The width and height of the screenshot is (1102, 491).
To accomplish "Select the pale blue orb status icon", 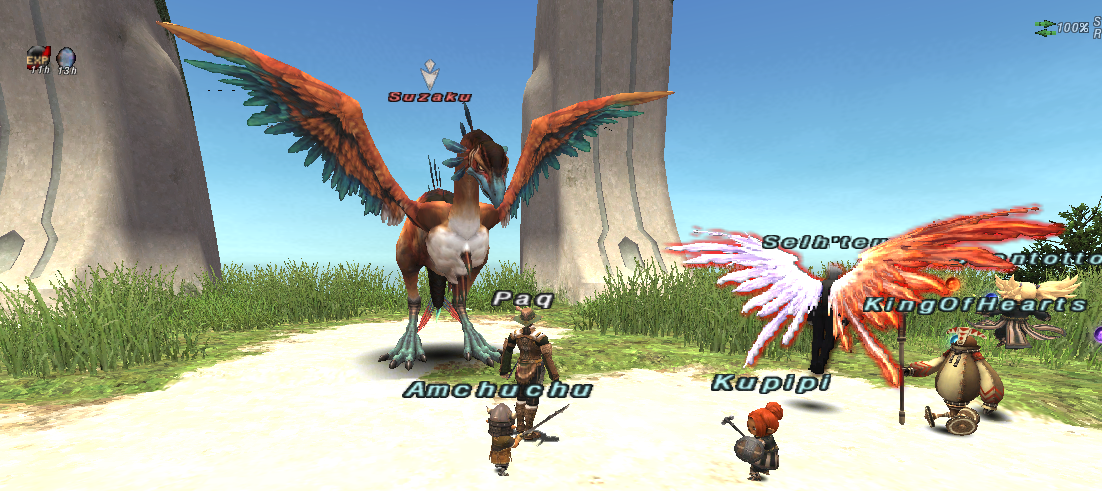I will point(66,57).
